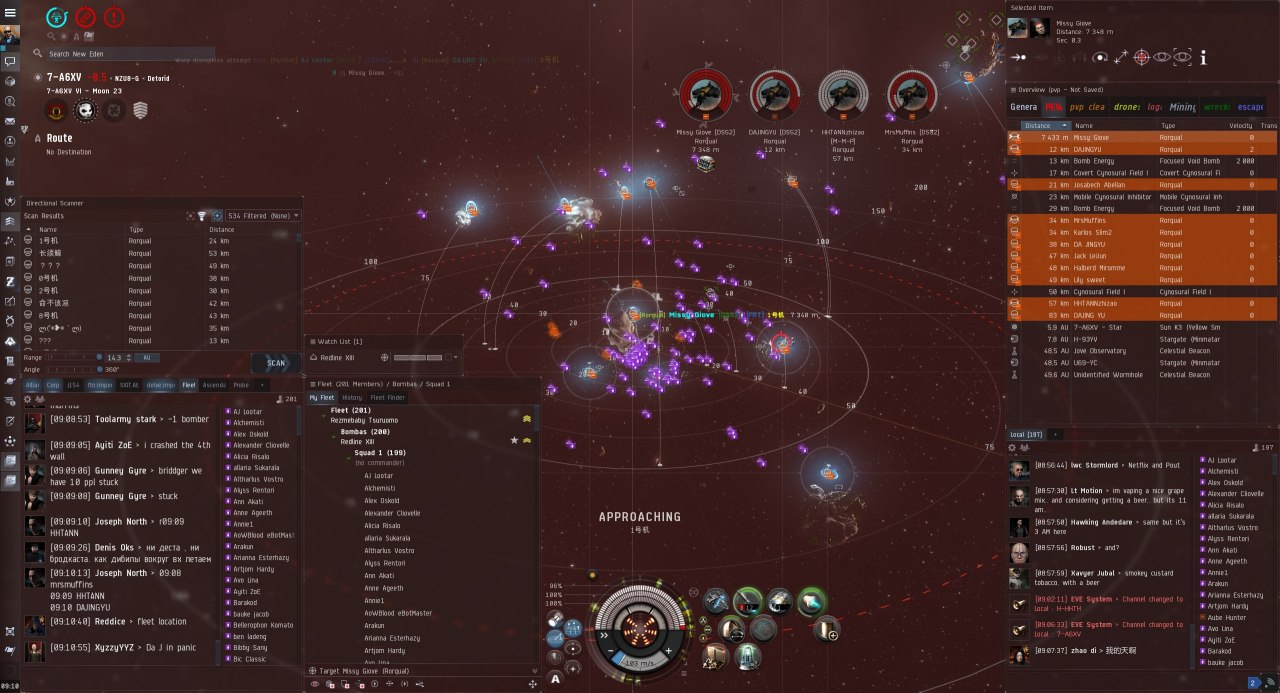1280x693 pixels.
Task: Switch to the PEW overview tab
Action: [x=1053, y=107]
